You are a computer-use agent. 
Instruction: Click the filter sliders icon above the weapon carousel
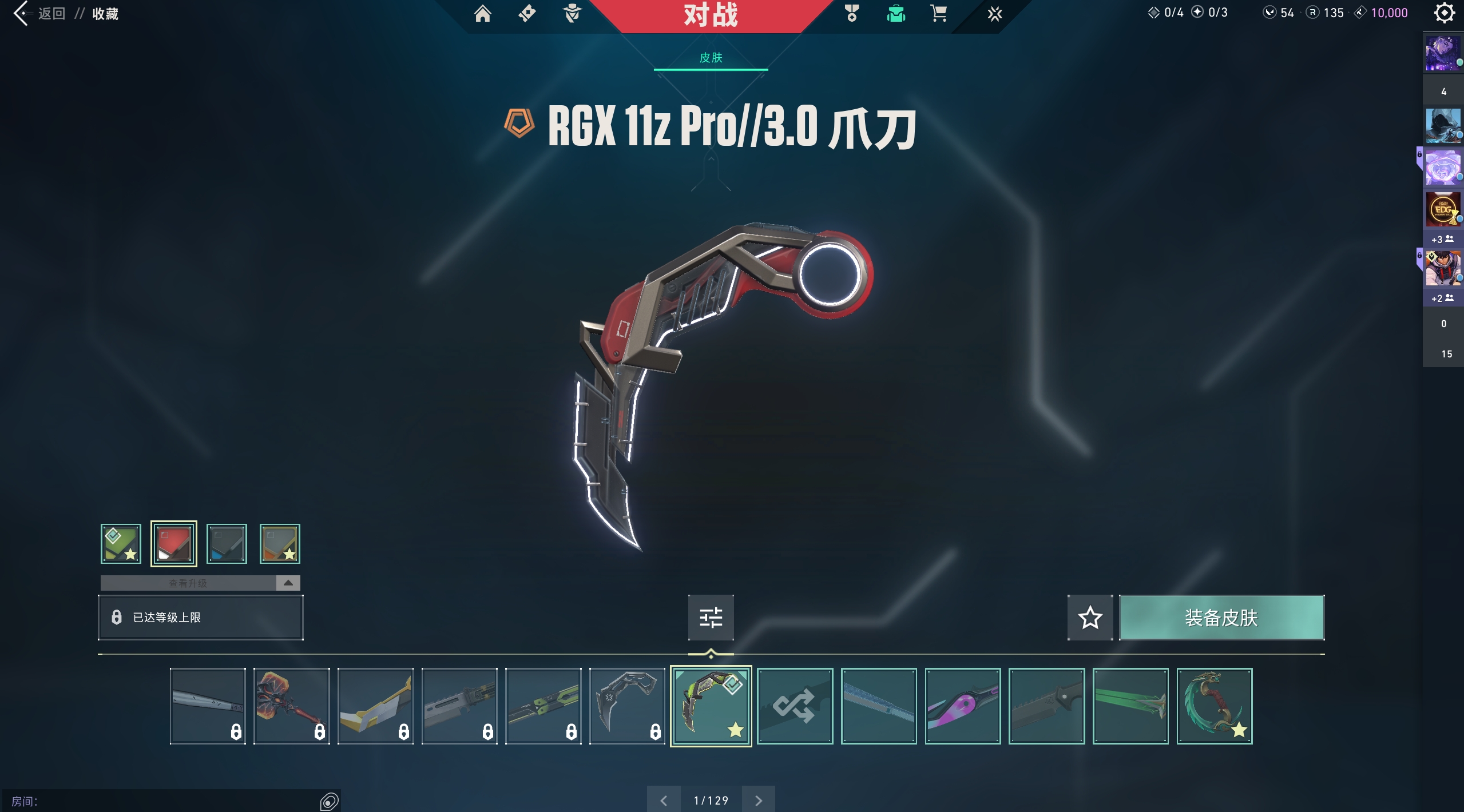coord(711,618)
